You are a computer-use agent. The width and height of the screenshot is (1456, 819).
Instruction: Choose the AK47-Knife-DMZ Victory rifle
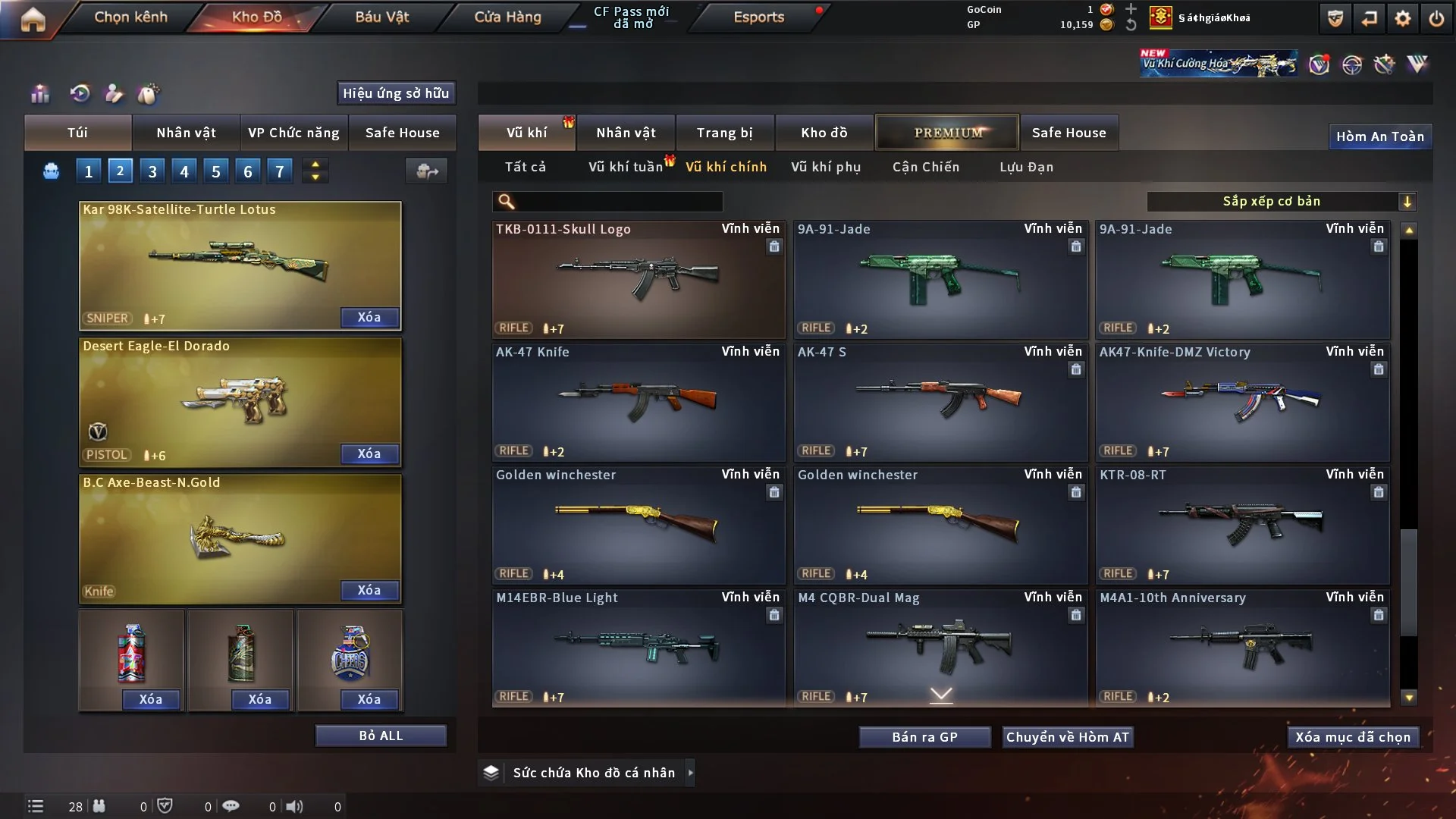(1242, 402)
